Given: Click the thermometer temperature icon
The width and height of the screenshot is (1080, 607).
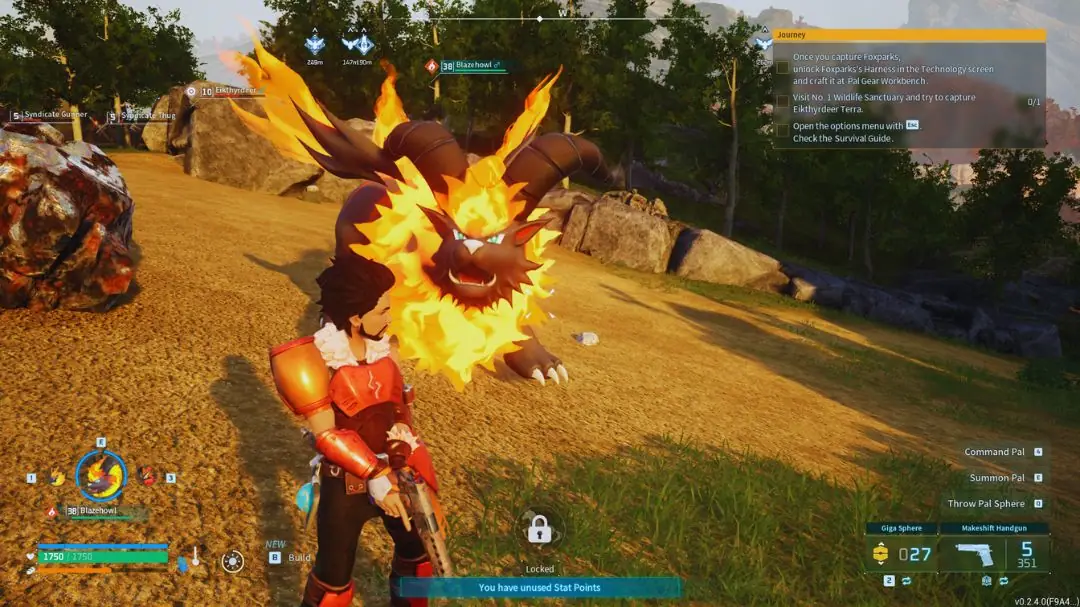Looking at the screenshot, I should tap(194, 558).
